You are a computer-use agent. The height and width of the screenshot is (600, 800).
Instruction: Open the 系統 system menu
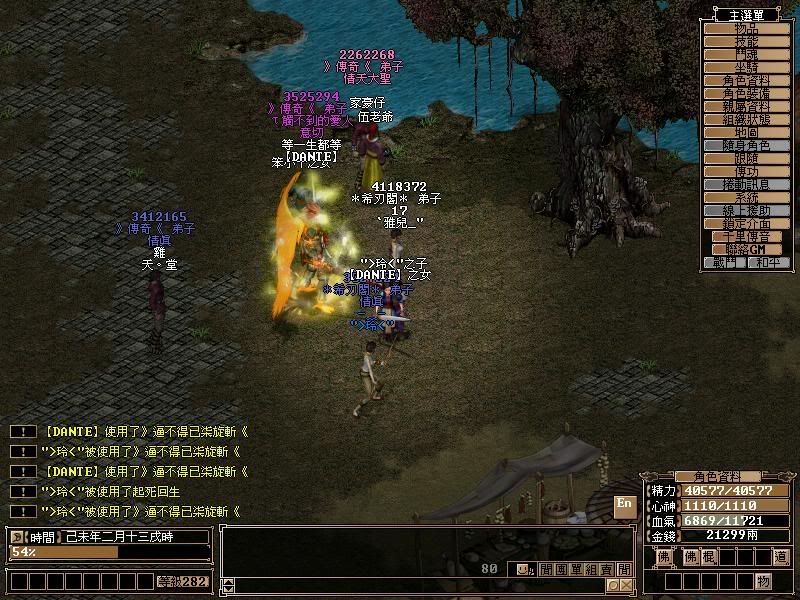[x=746, y=198]
